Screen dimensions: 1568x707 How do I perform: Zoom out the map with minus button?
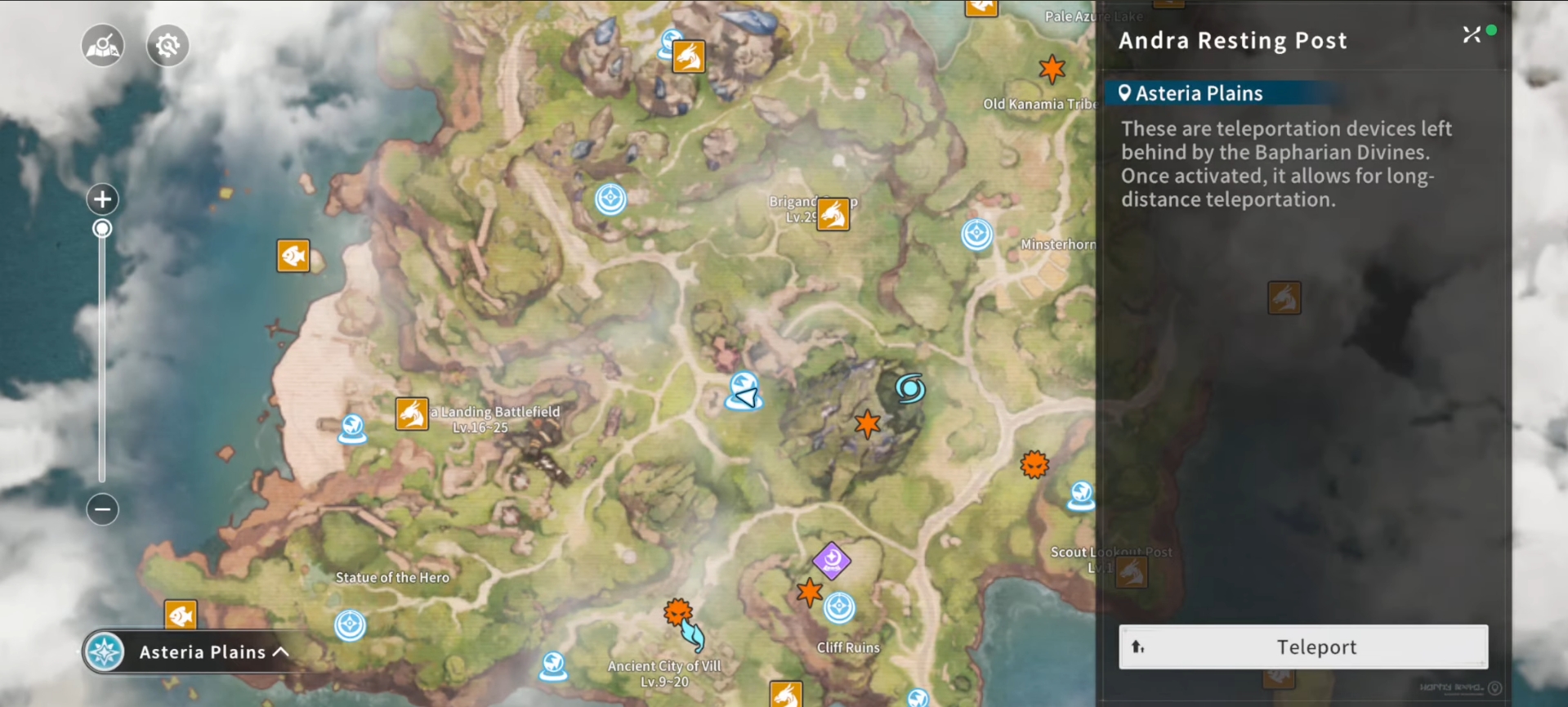tap(102, 509)
